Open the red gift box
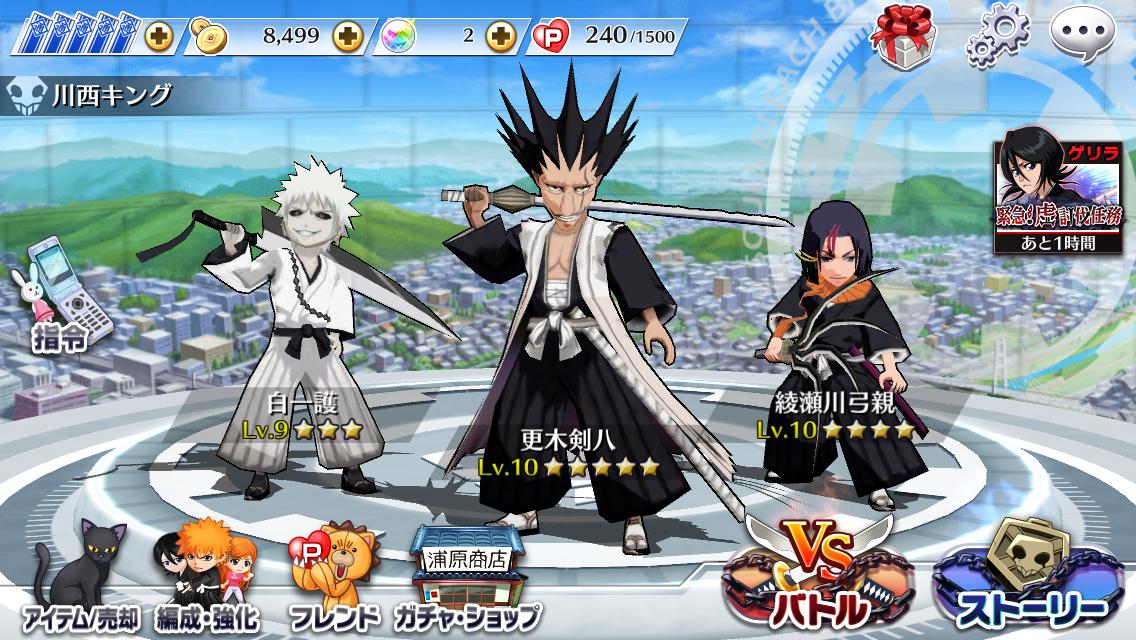The width and height of the screenshot is (1136, 640). (x=901, y=37)
